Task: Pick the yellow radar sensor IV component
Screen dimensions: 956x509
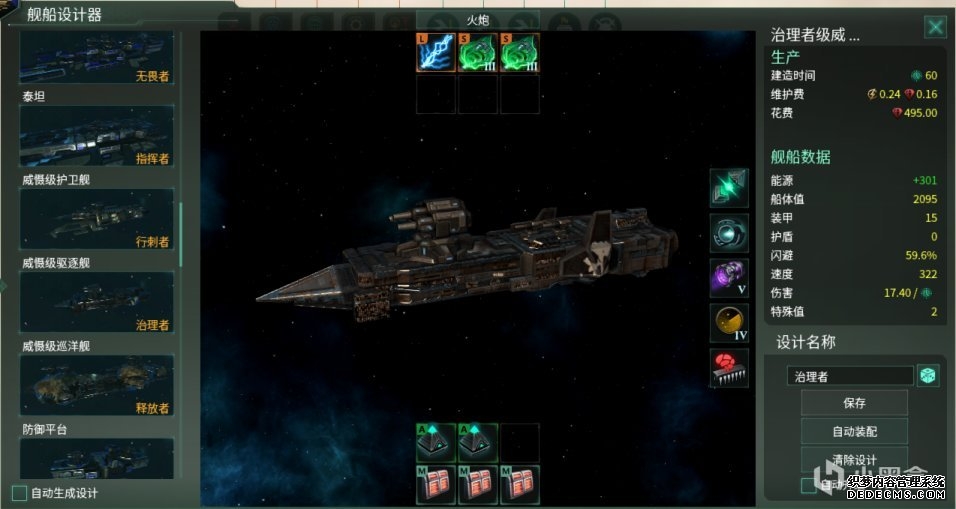Action: click(x=729, y=323)
